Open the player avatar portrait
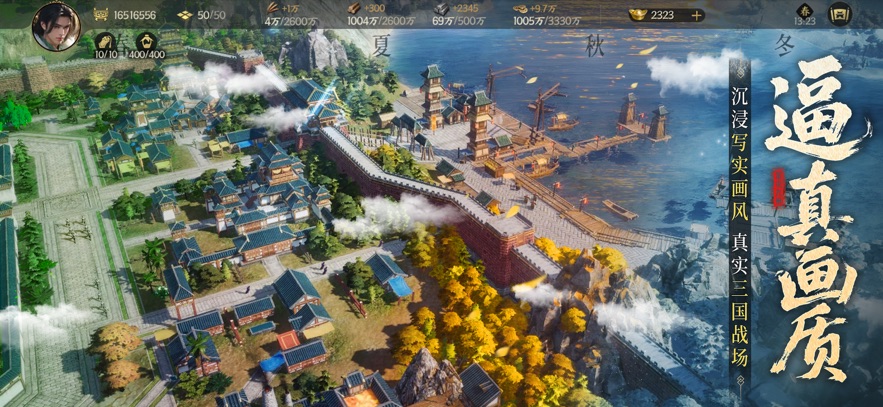The image size is (883, 407). [x=56, y=25]
